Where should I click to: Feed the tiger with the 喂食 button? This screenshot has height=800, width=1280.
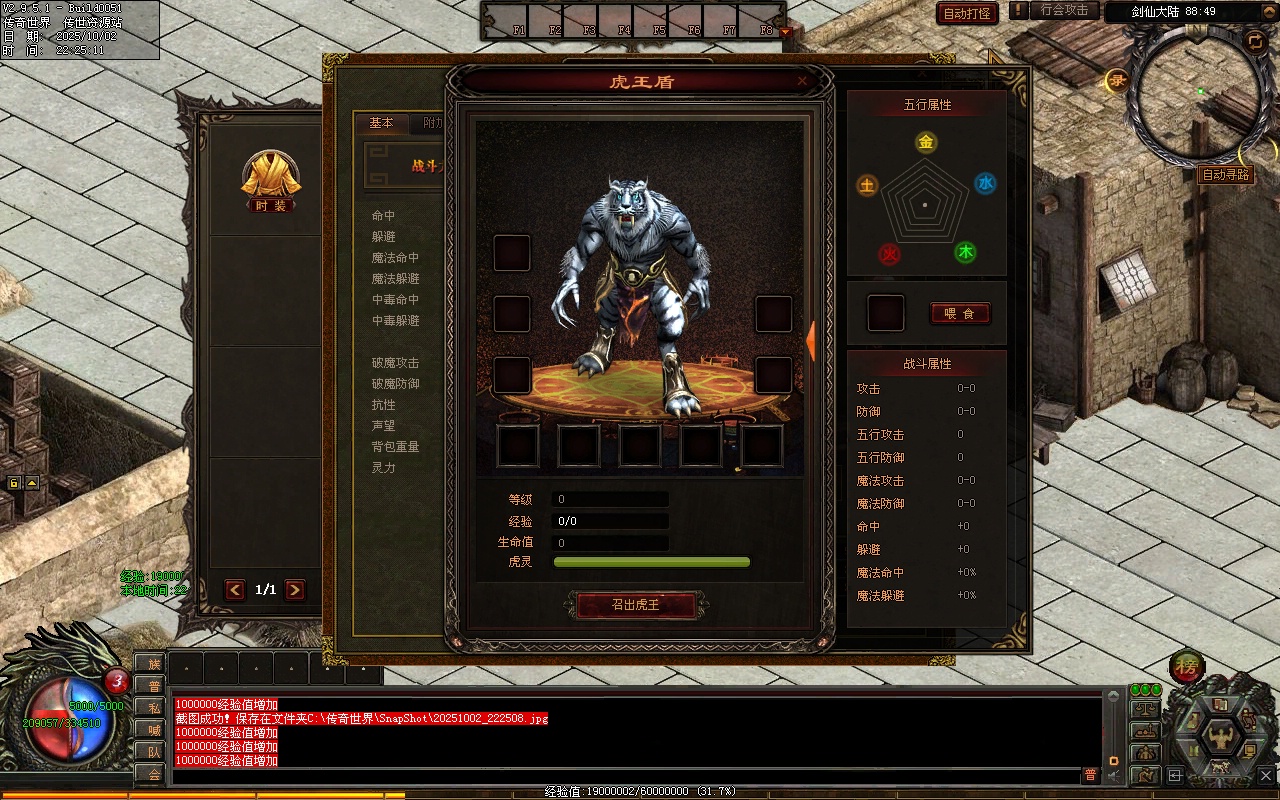[959, 313]
